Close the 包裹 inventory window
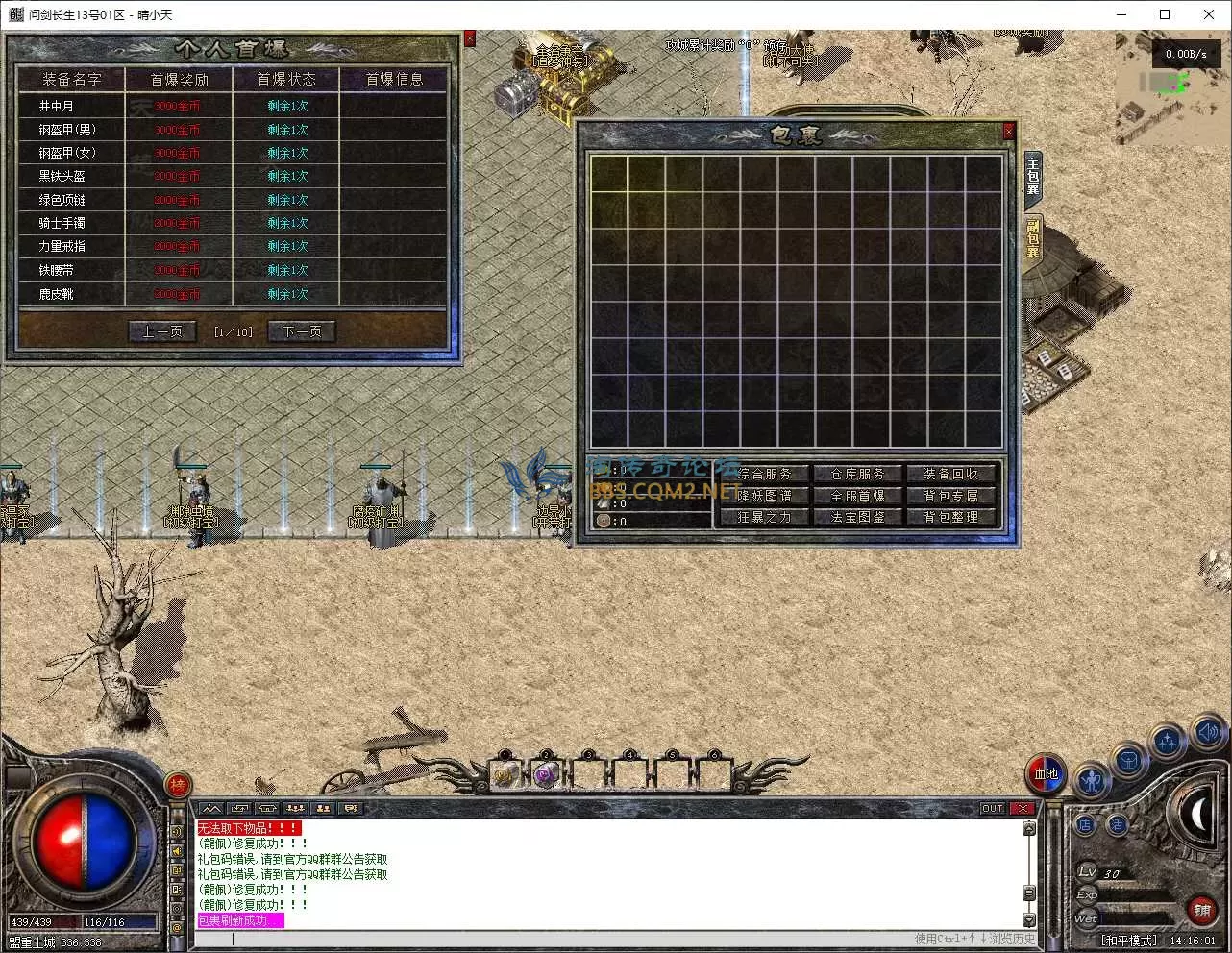The width and height of the screenshot is (1232, 953). coord(1008,132)
